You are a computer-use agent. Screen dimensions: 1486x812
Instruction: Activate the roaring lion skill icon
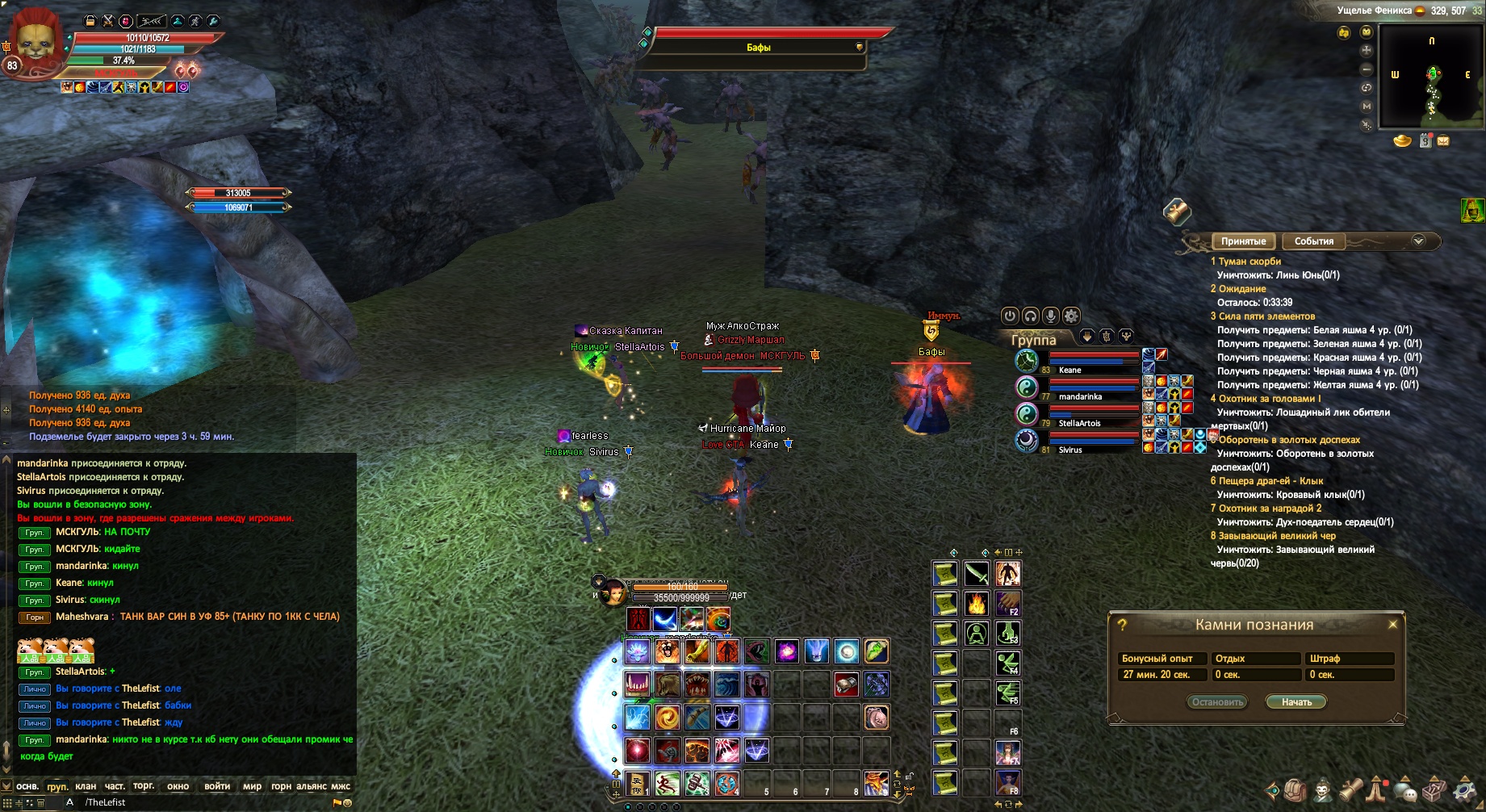point(667,651)
